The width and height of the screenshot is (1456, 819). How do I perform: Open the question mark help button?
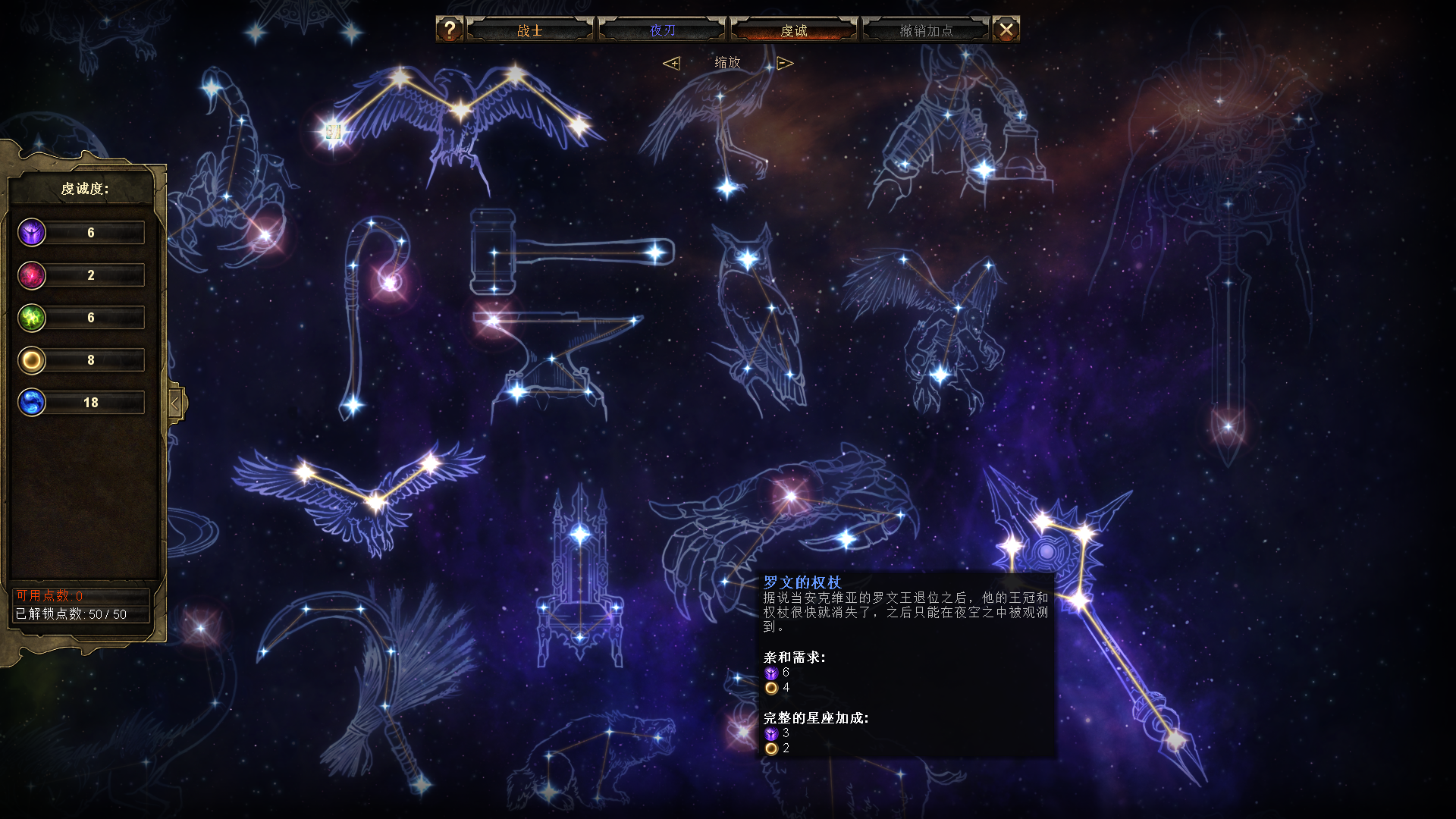click(x=449, y=30)
